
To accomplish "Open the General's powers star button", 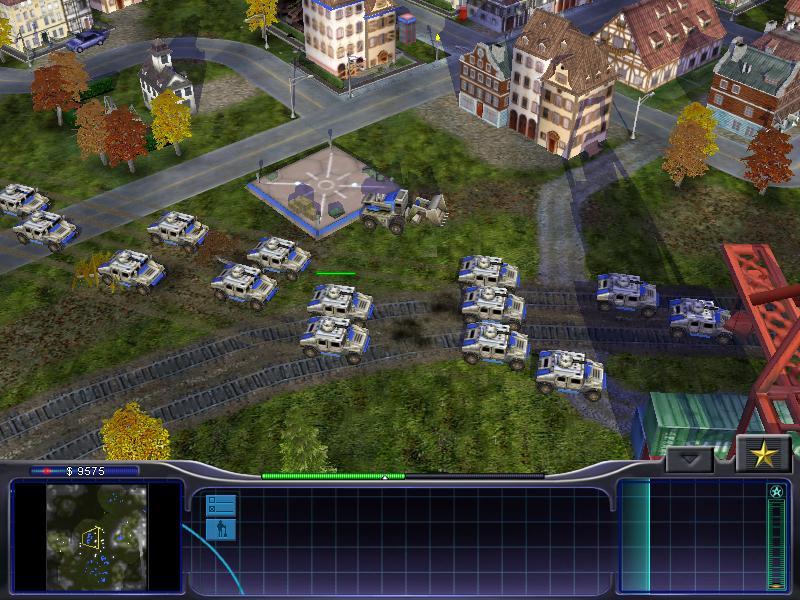I will click(764, 455).
